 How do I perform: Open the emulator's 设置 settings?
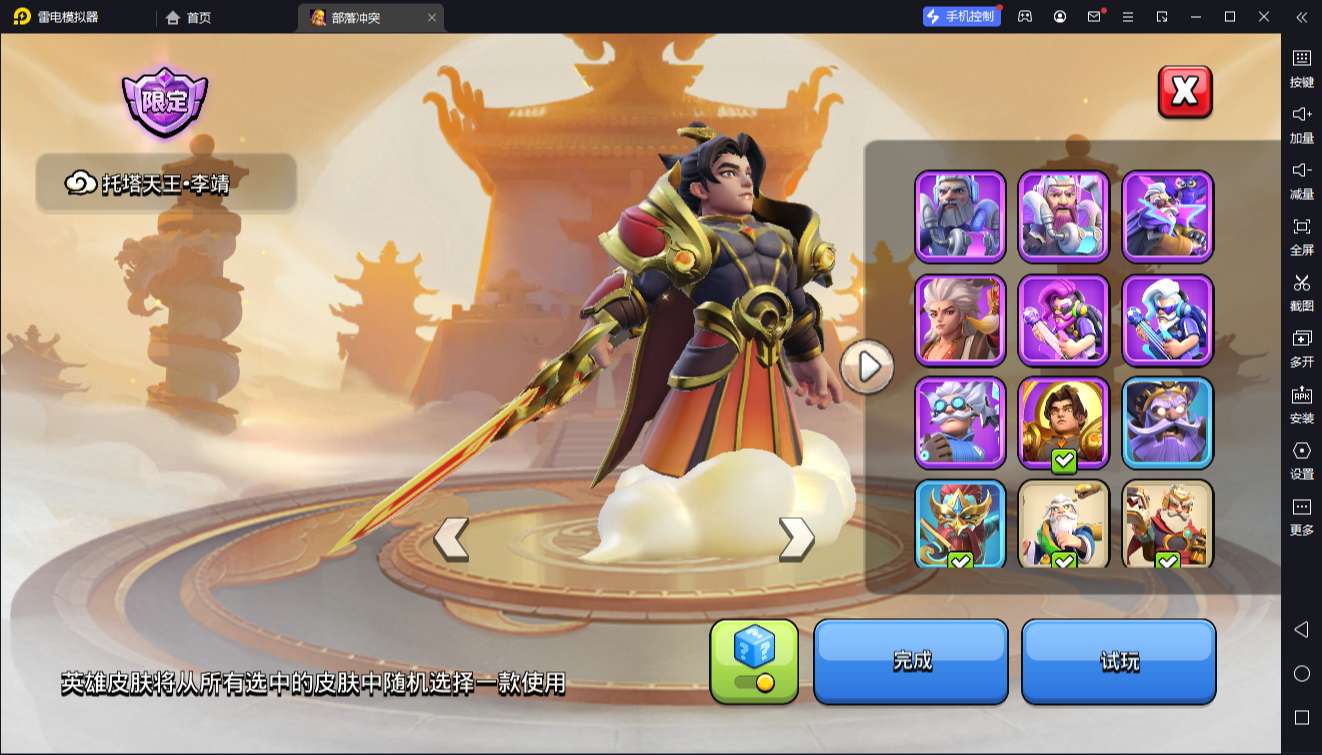click(x=1301, y=459)
